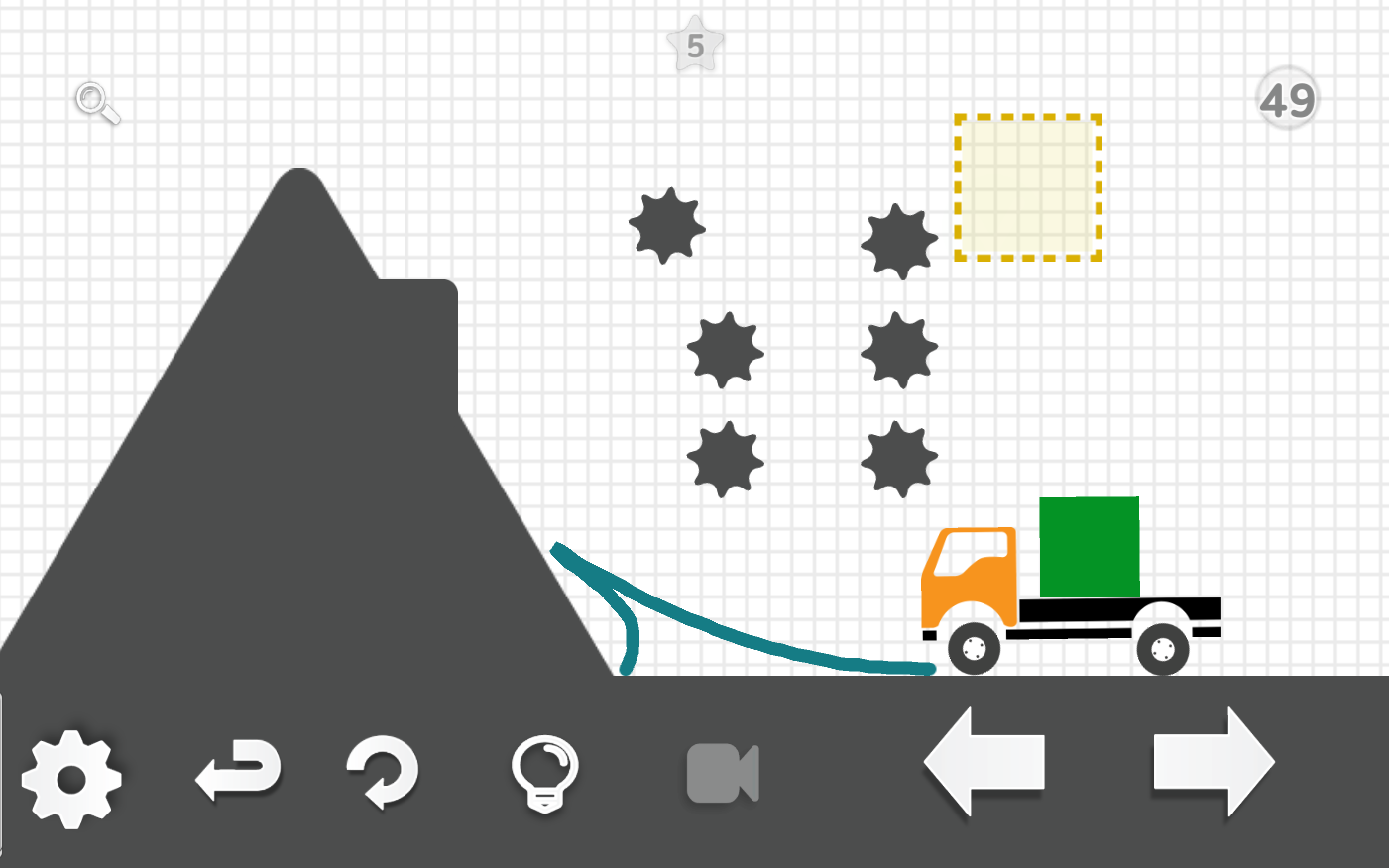1389x868 pixels.
Task: Select the level 49 indicator
Action: point(1287,96)
